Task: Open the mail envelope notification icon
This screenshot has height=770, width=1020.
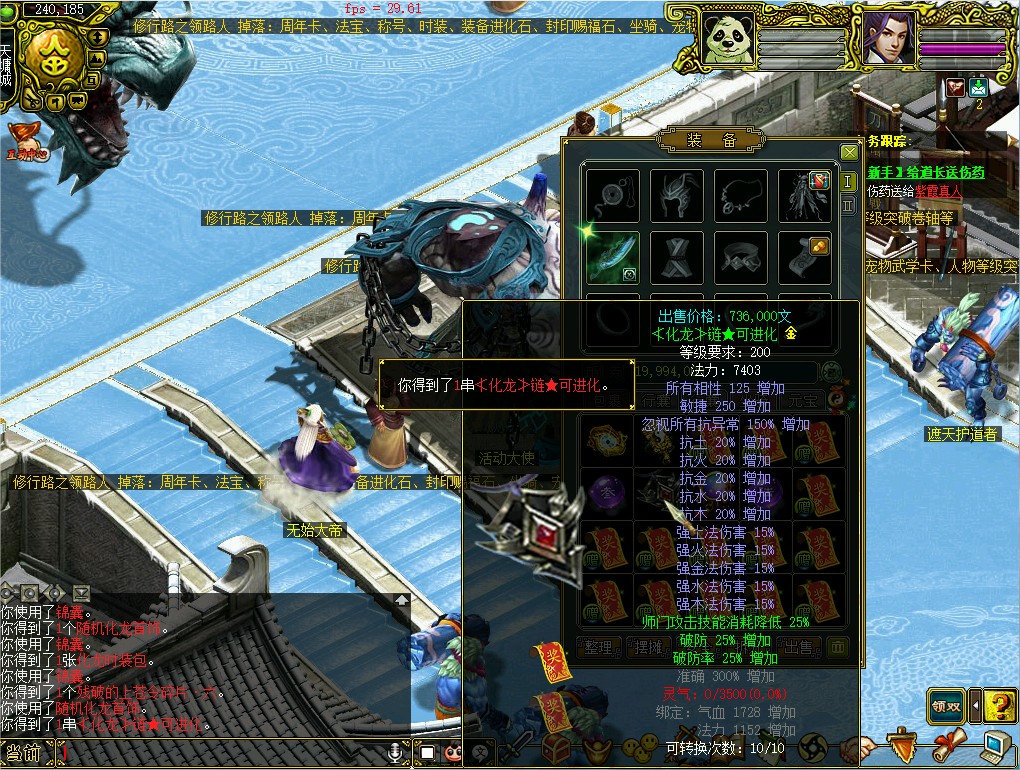Action: click(978, 87)
